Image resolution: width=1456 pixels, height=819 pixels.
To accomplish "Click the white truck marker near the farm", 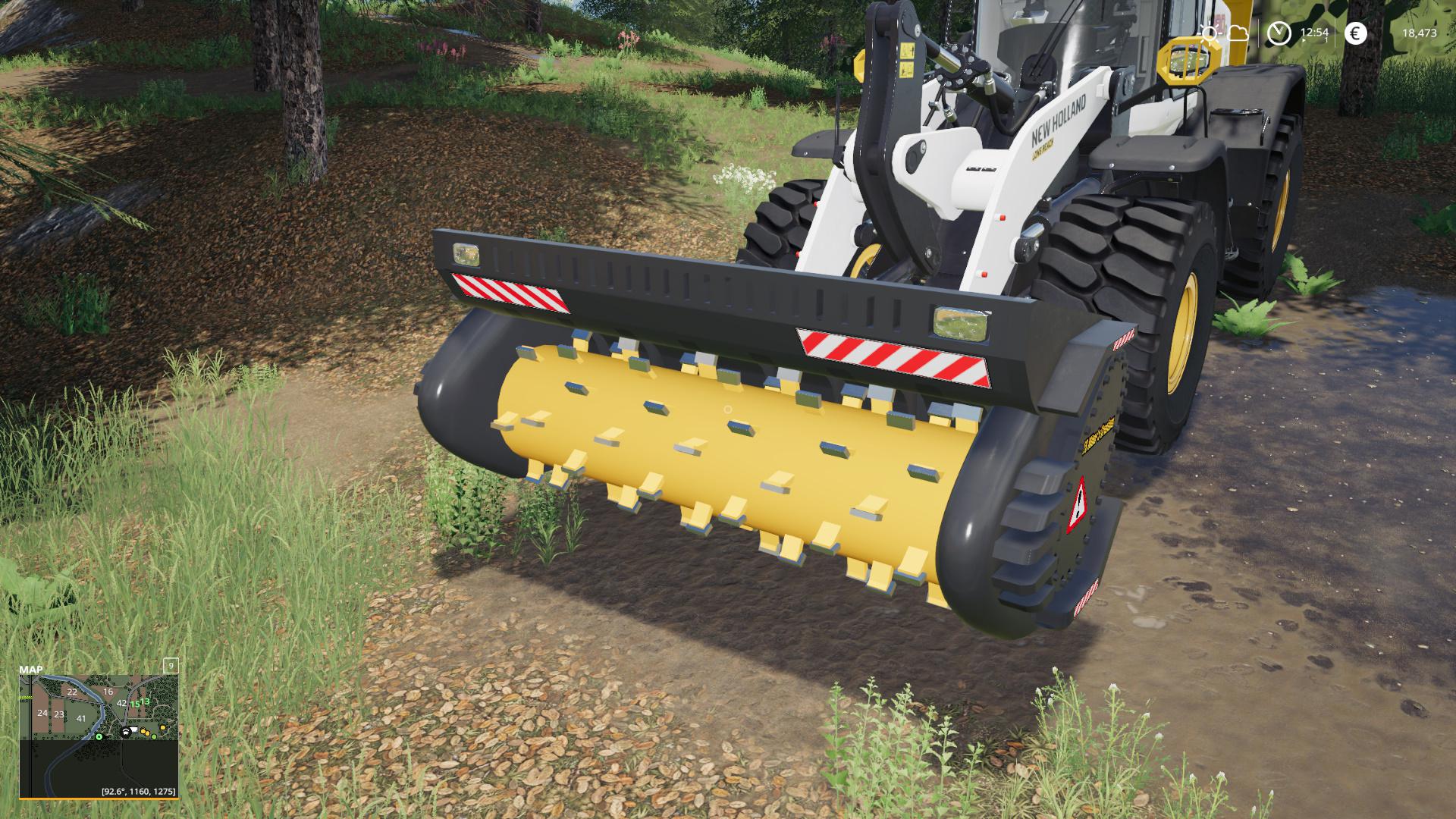I will [133, 730].
